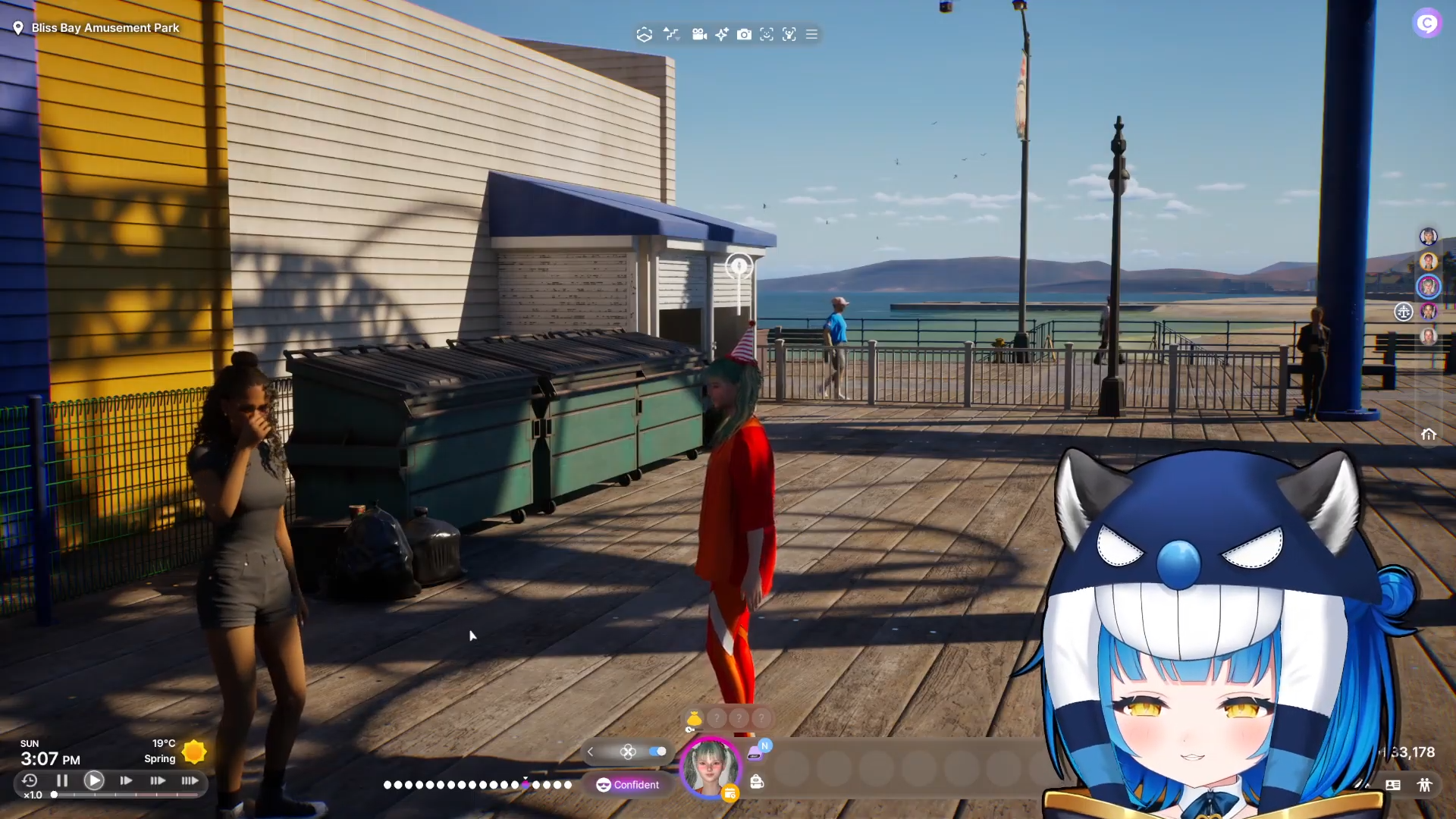Set time to normal play speed
Viewport: 1456px width, 819px height.
[x=94, y=780]
